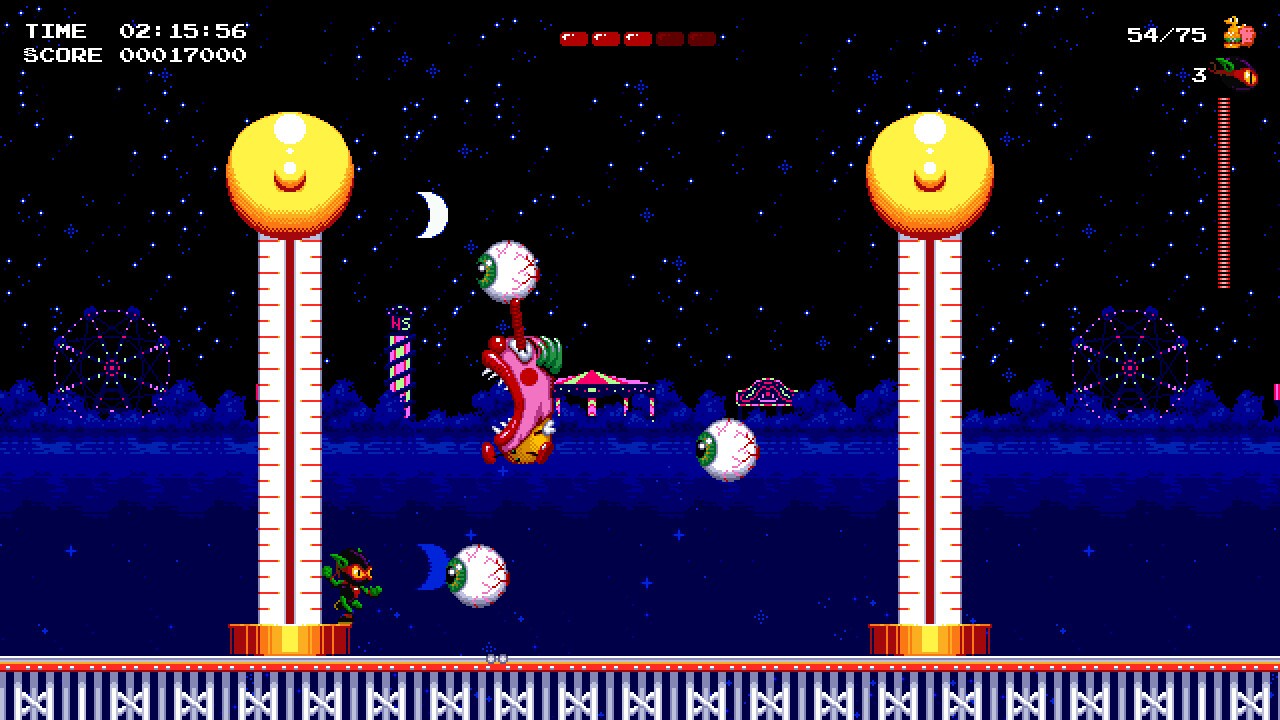Toggle the last dimmed boss health segment

[x=700, y=39]
